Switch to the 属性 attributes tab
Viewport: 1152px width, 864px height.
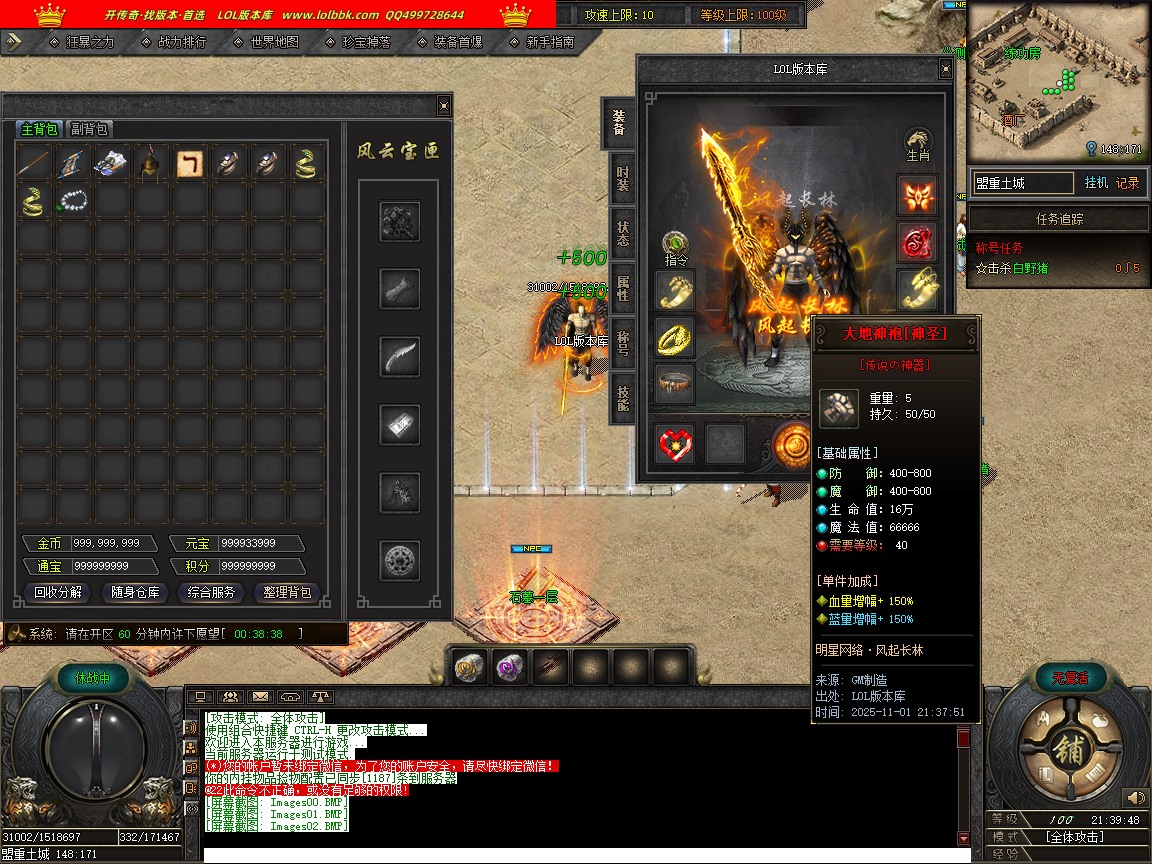(x=622, y=289)
